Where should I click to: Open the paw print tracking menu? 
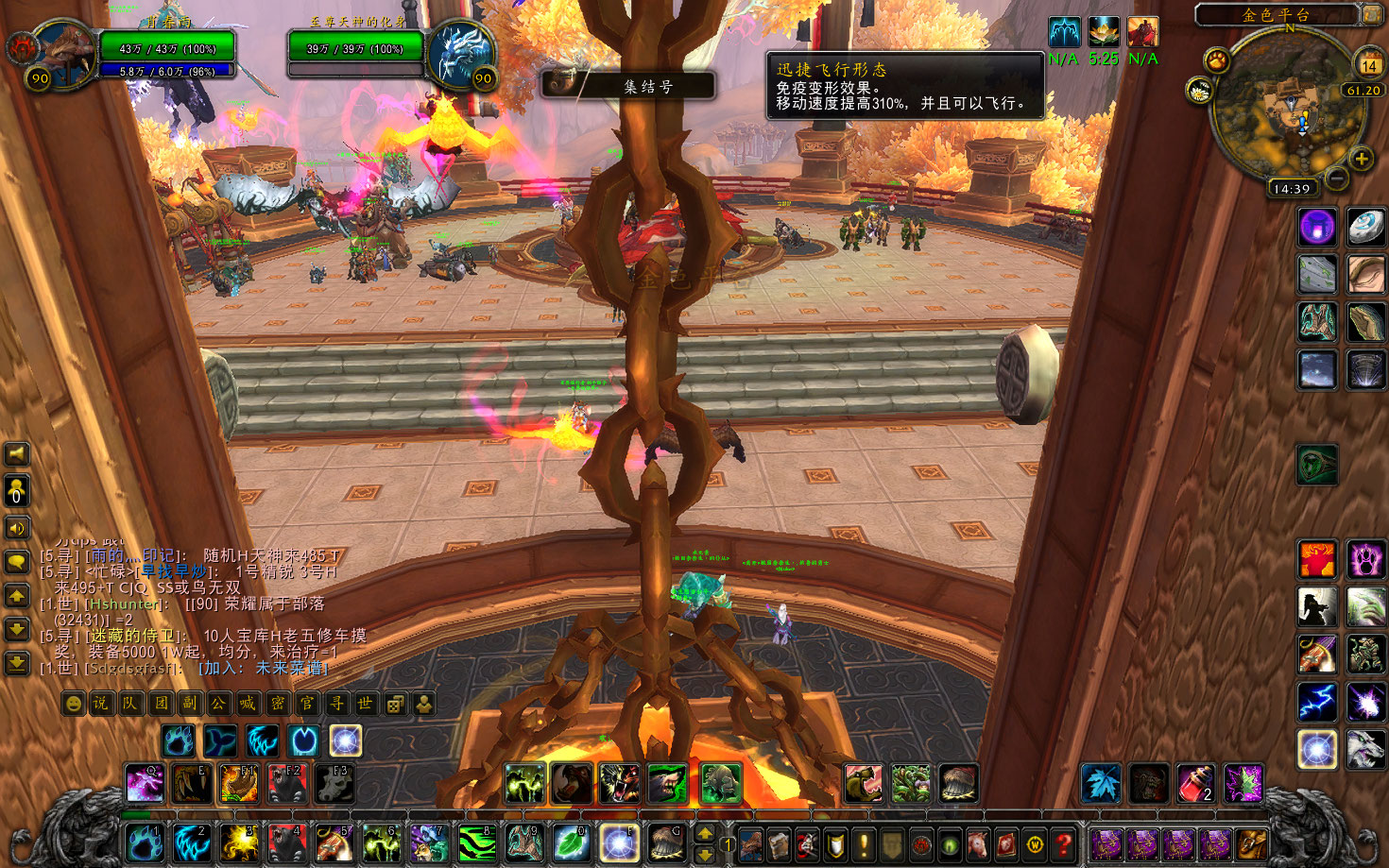1216,61
